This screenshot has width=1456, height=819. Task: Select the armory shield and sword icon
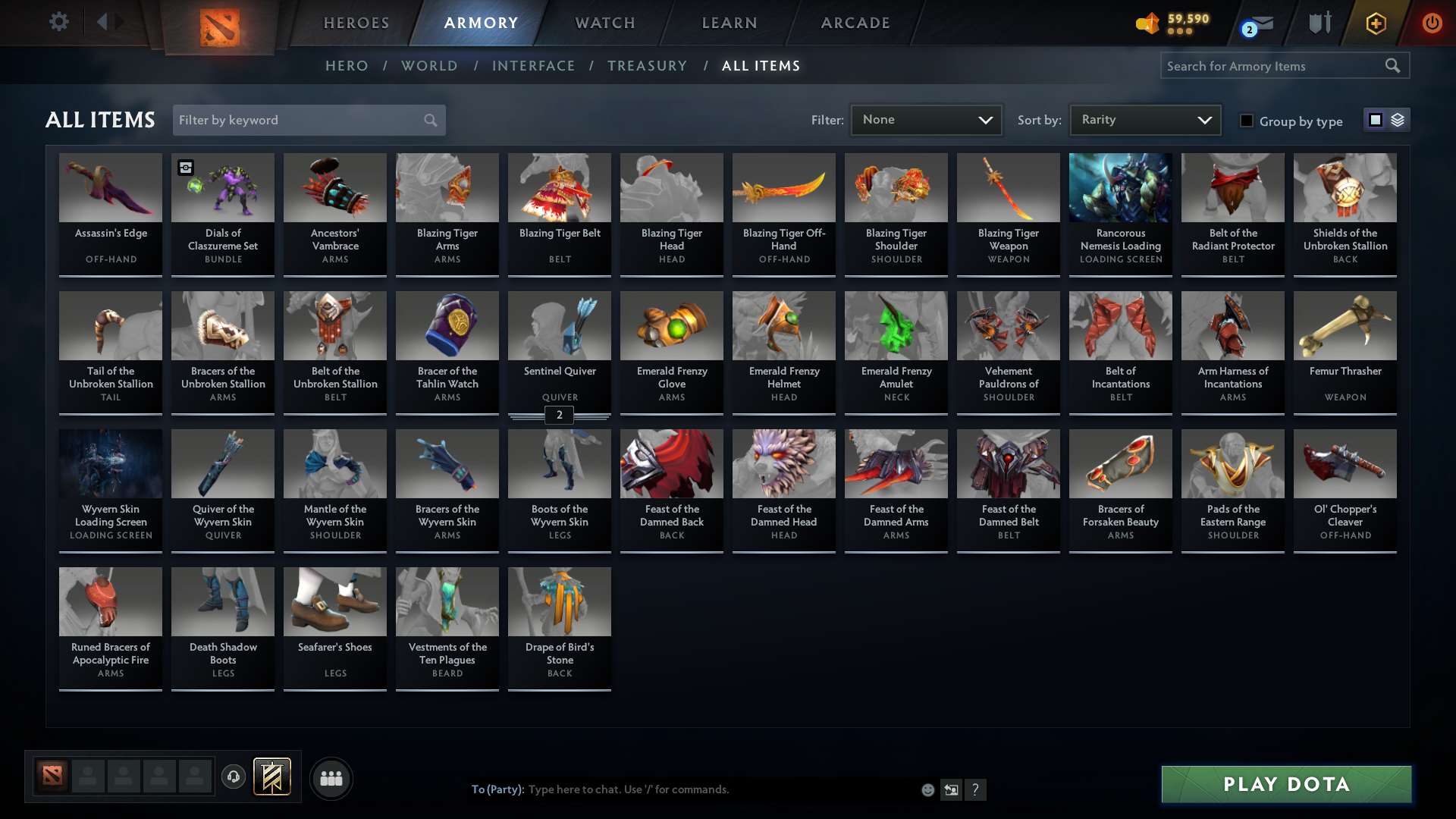point(1319,23)
